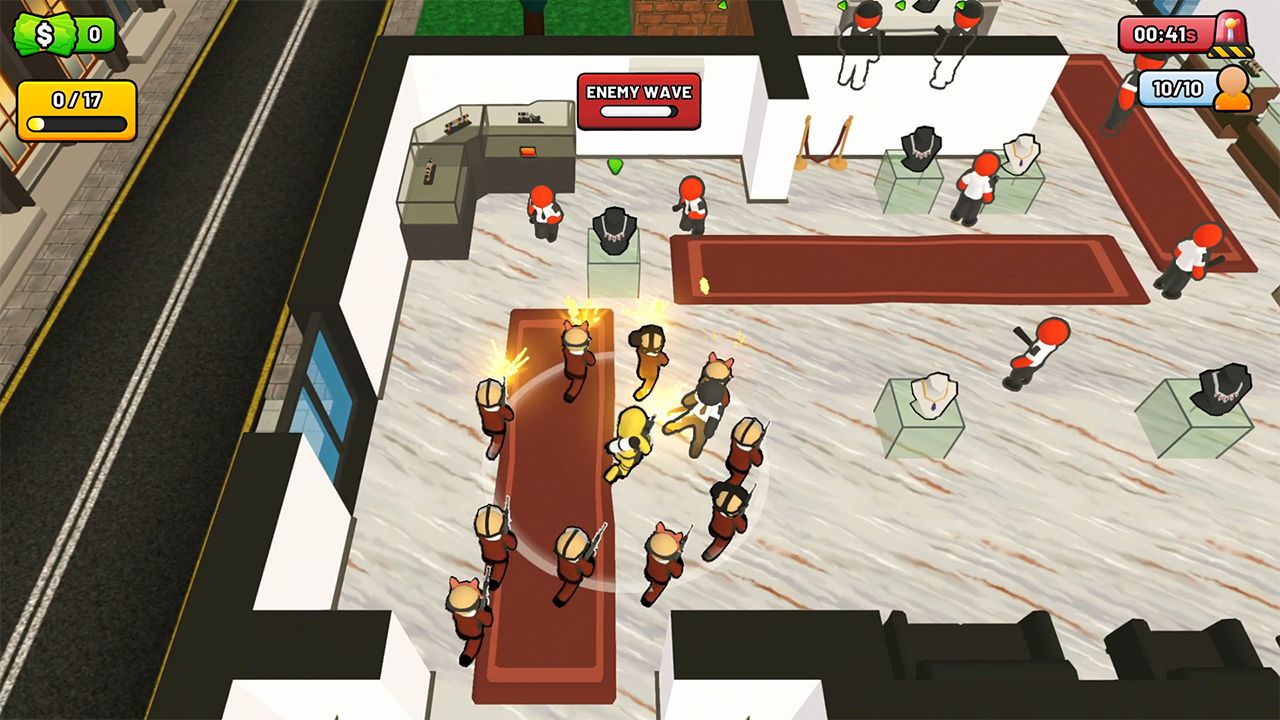The height and width of the screenshot is (720, 1280).
Task: Click the fallen guard near the displays
Action: (x=1040, y=350)
